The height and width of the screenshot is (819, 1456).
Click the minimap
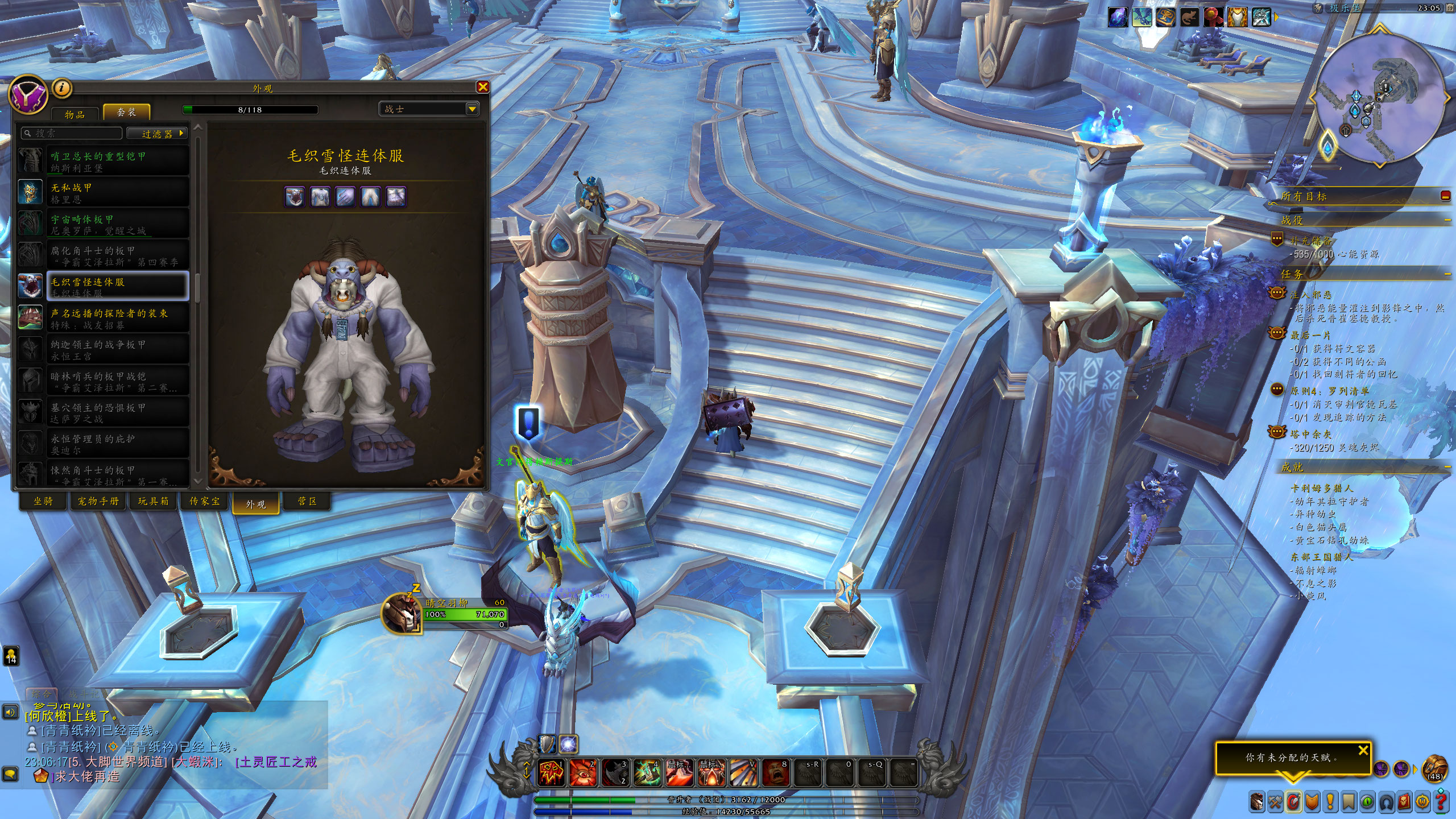tap(1379, 98)
